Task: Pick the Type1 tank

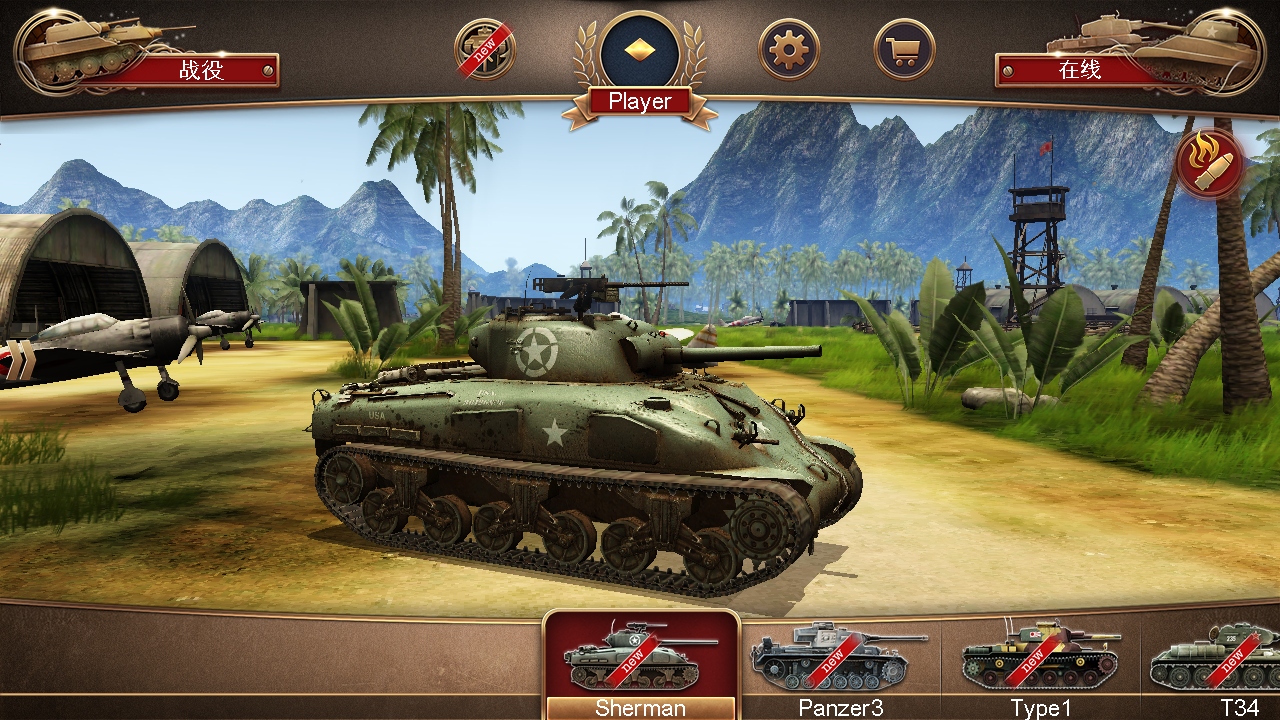Action: coord(1040,662)
